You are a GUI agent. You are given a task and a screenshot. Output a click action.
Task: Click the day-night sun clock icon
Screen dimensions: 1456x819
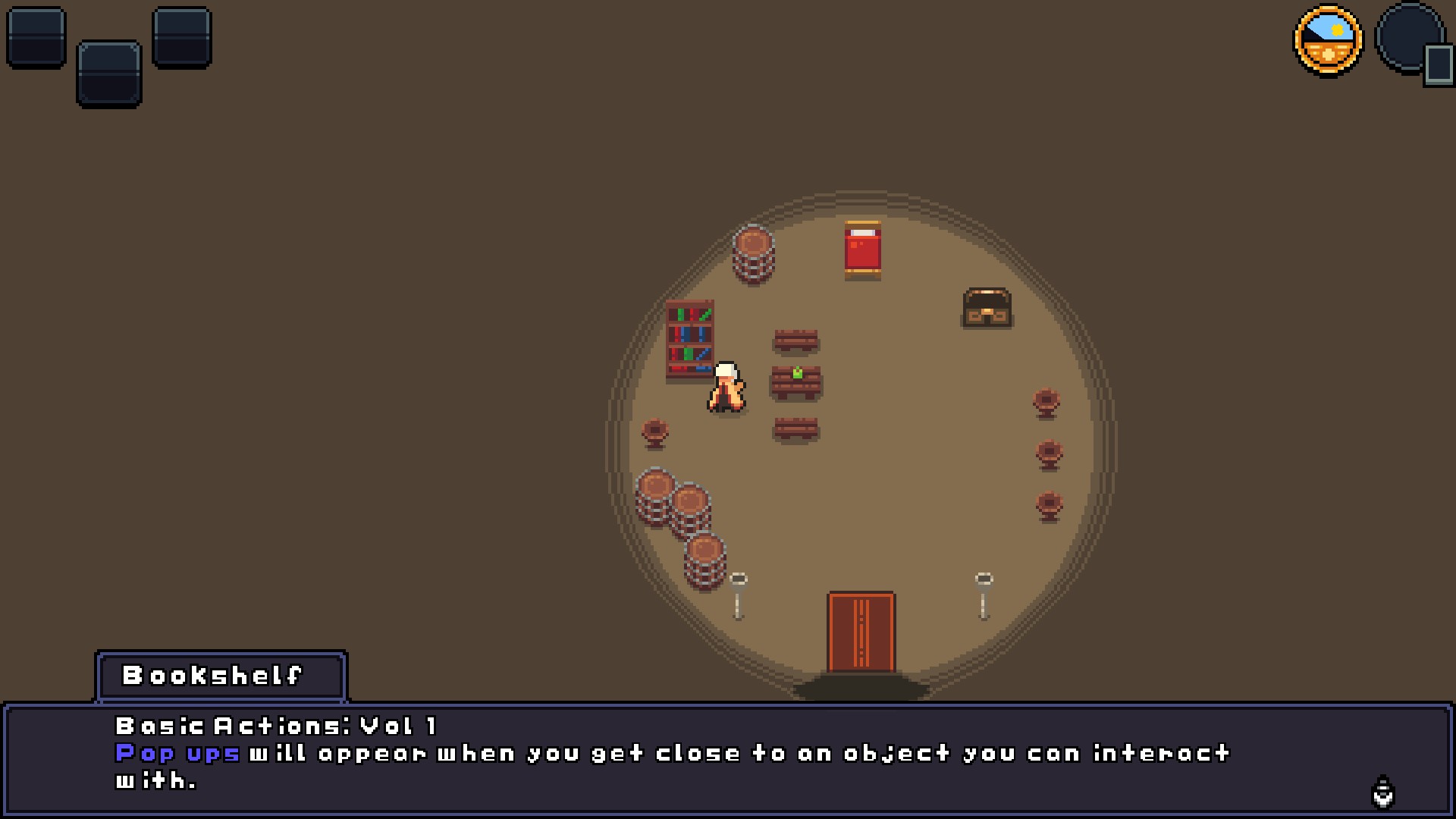1328,40
